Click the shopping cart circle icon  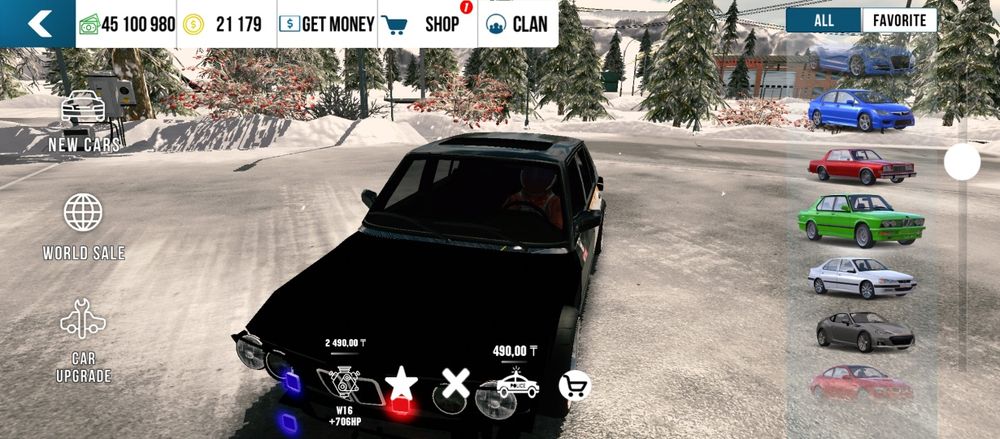pyautogui.click(x=574, y=386)
